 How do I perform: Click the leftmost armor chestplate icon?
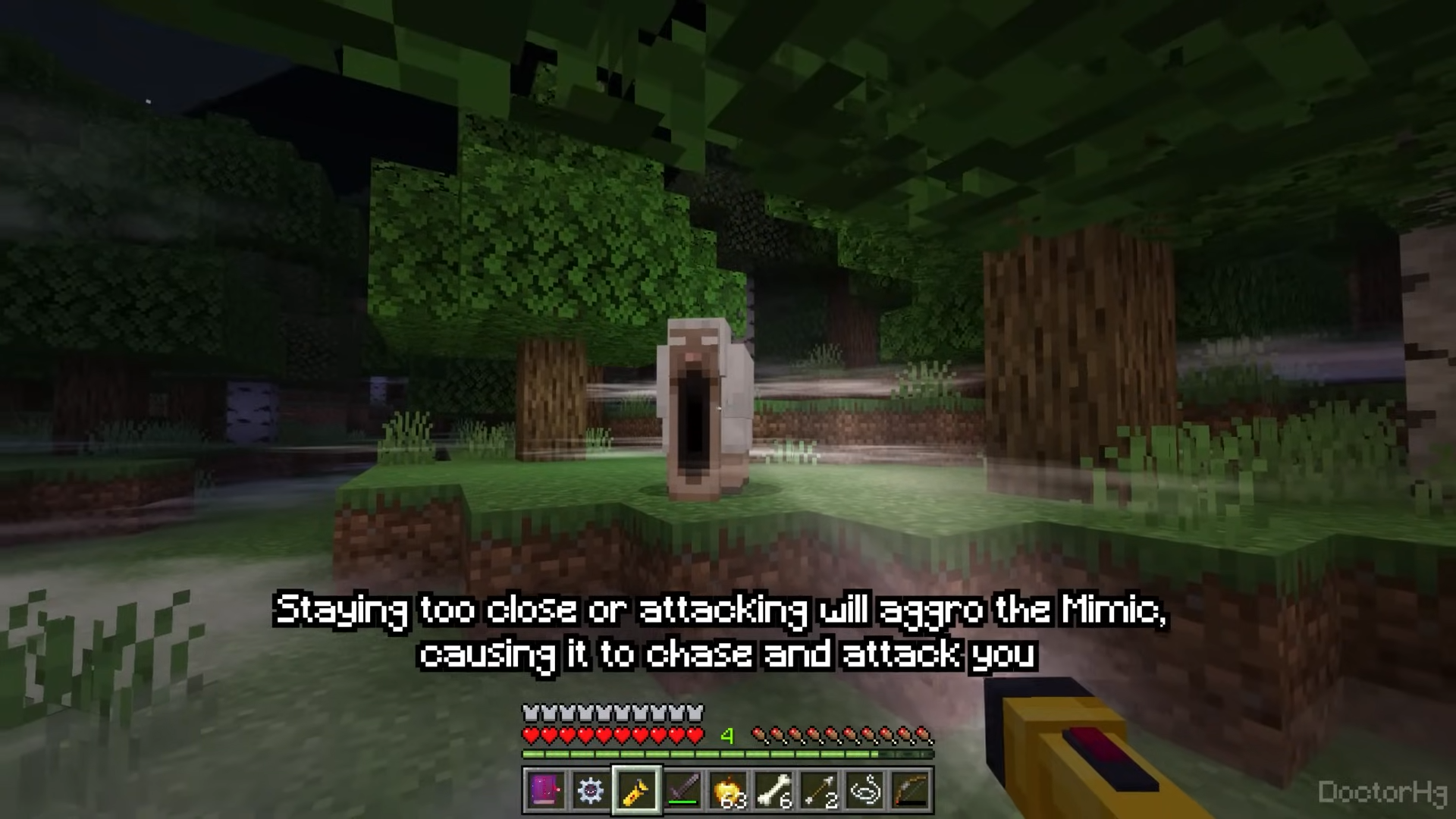529,711
